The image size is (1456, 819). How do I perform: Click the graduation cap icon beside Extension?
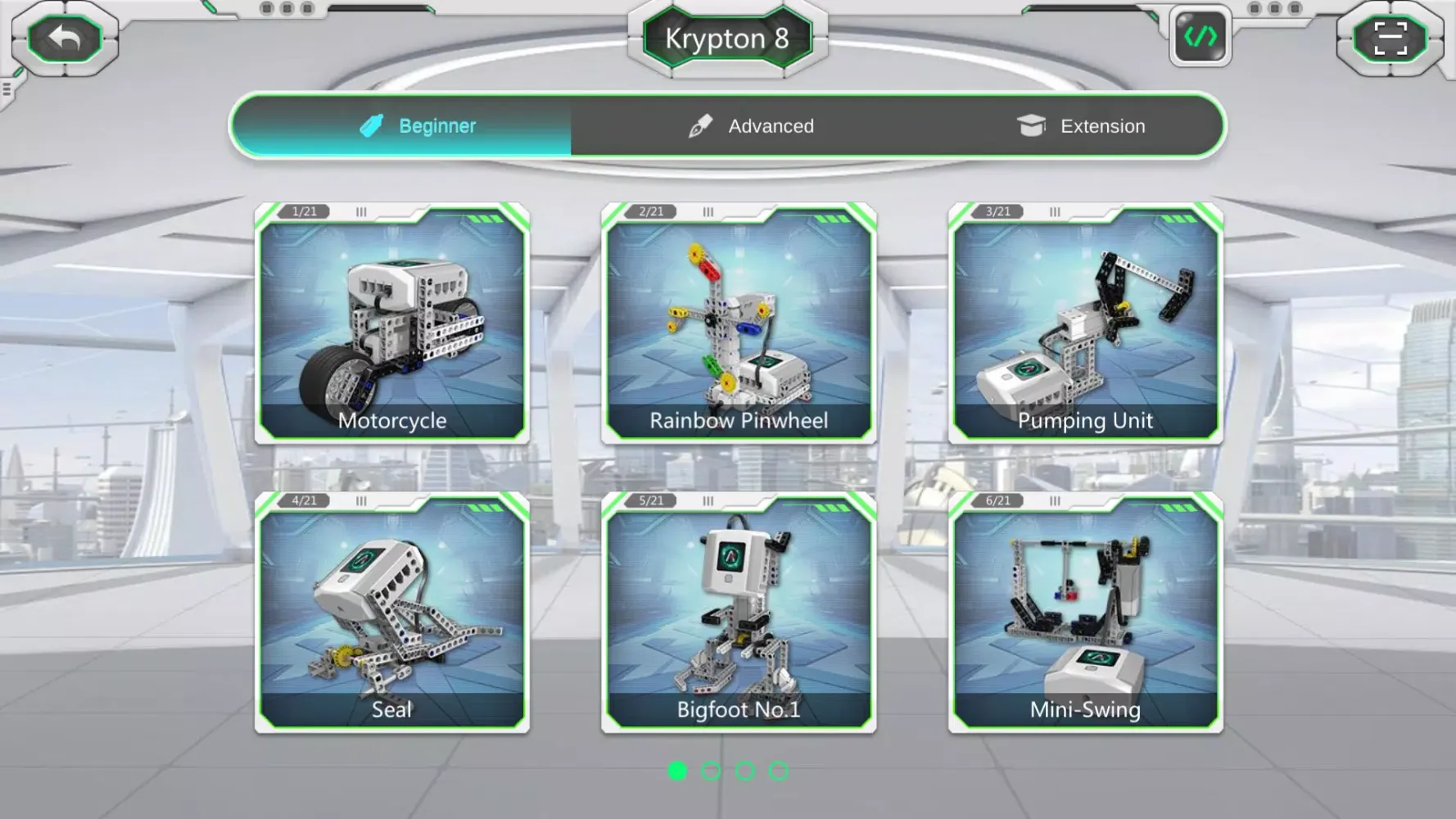point(1031,125)
